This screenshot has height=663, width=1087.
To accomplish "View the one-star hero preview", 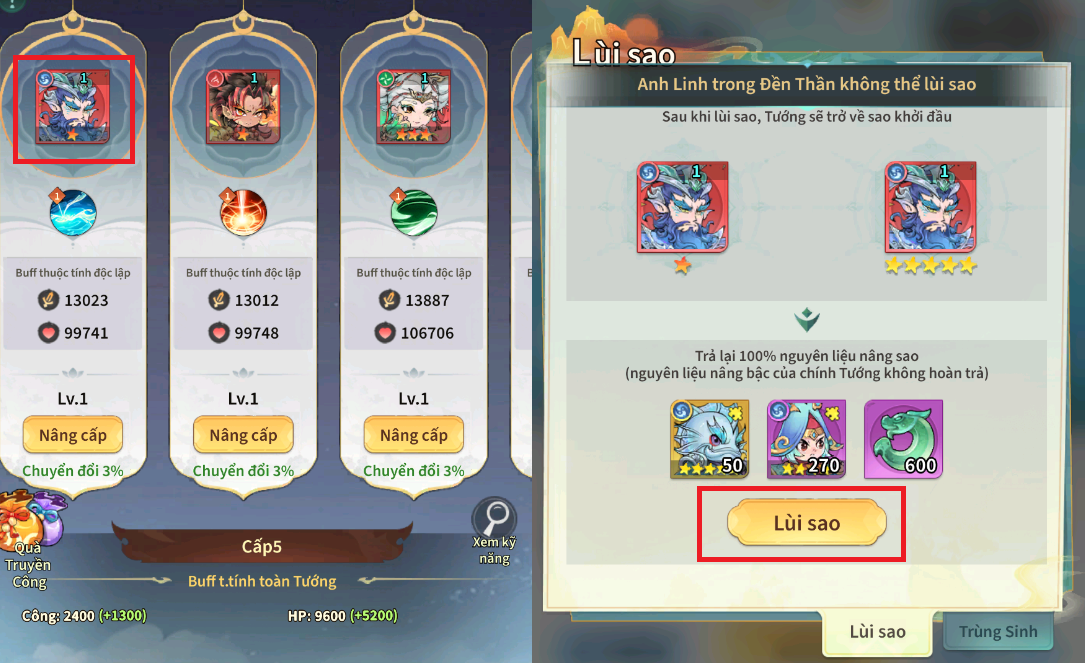I will 682,210.
